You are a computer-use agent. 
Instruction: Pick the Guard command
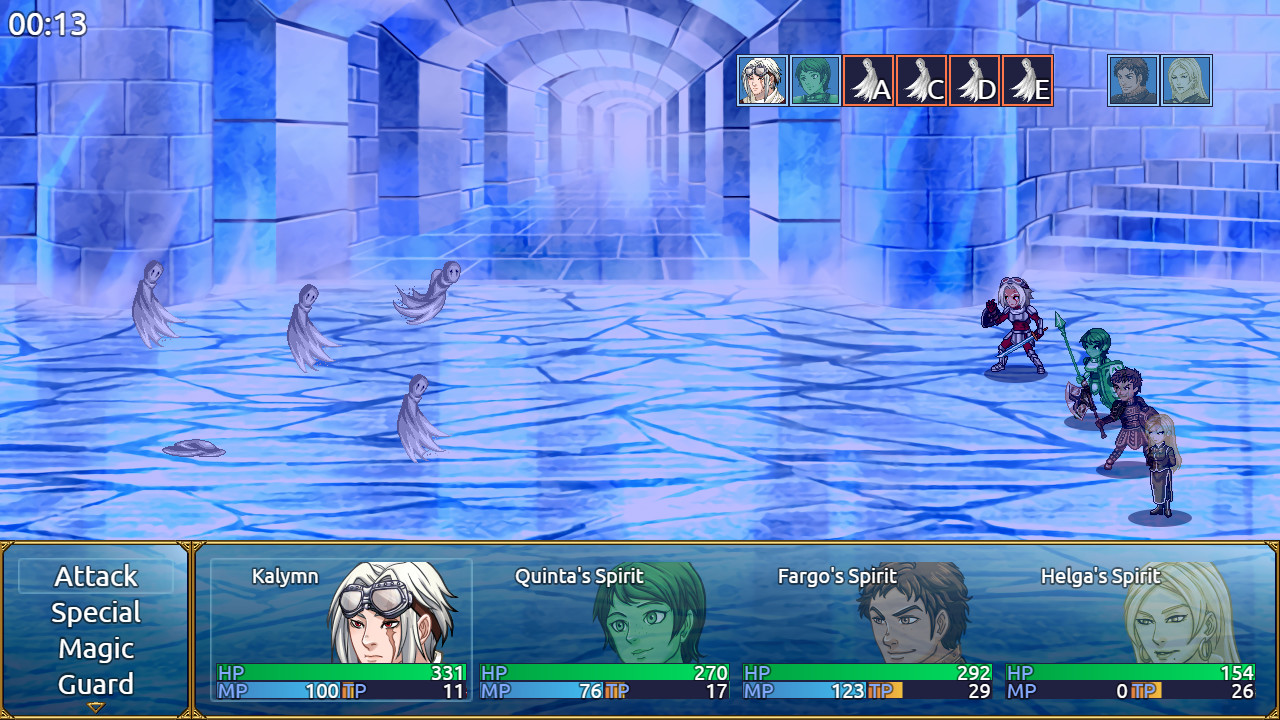96,685
